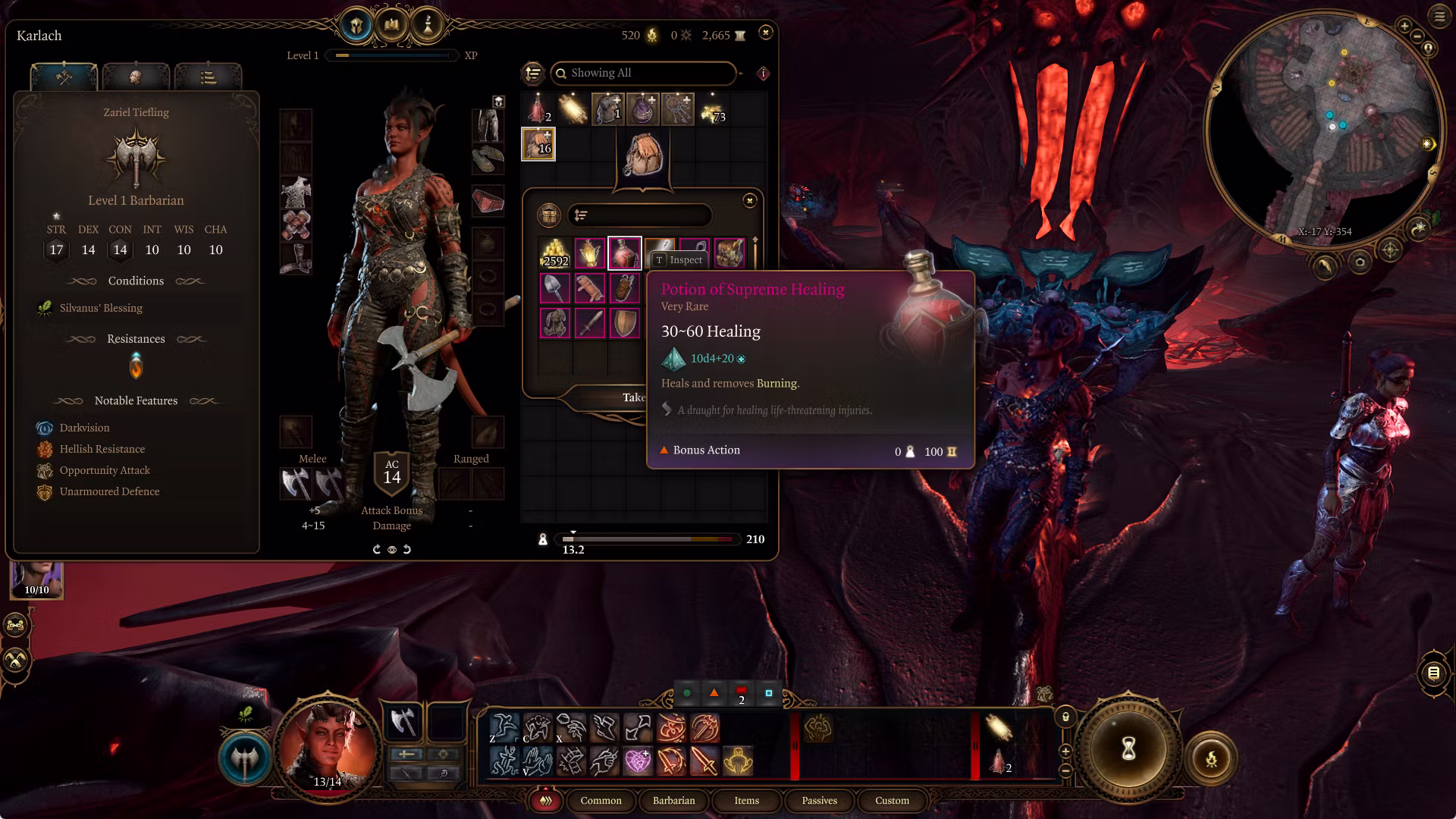Click the gold pile of 2592 coins
The image size is (1456, 819).
[554, 253]
